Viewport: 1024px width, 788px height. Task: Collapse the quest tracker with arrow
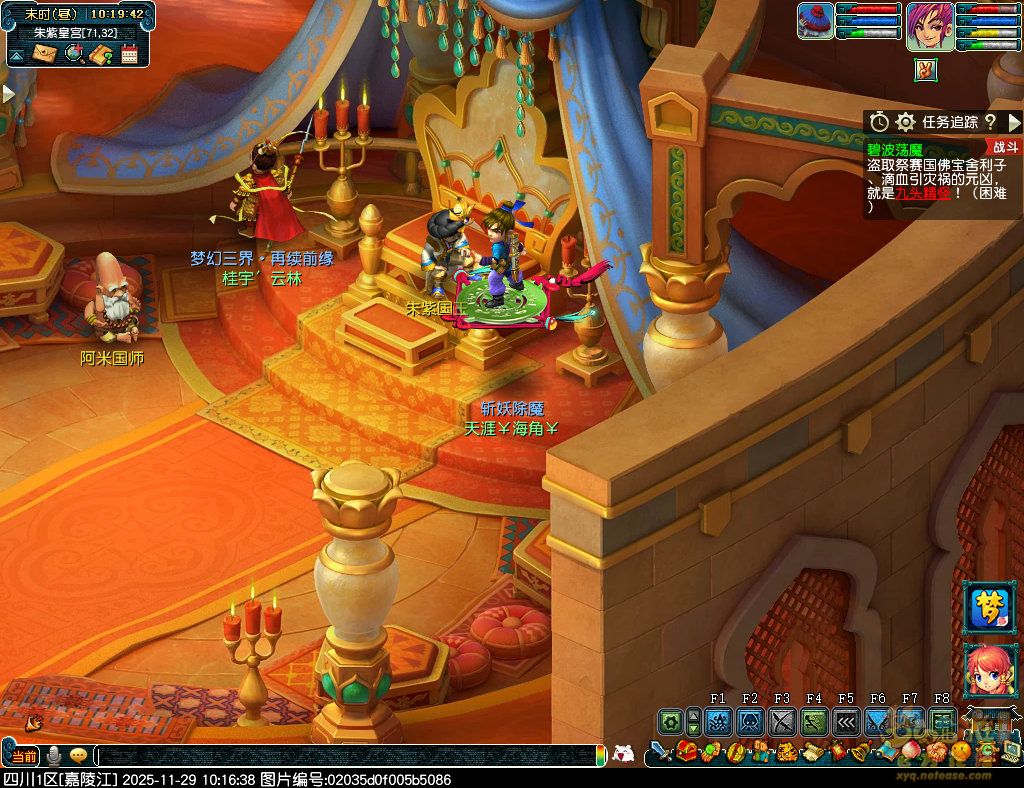pyautogui.click(x=1014, y=122)
